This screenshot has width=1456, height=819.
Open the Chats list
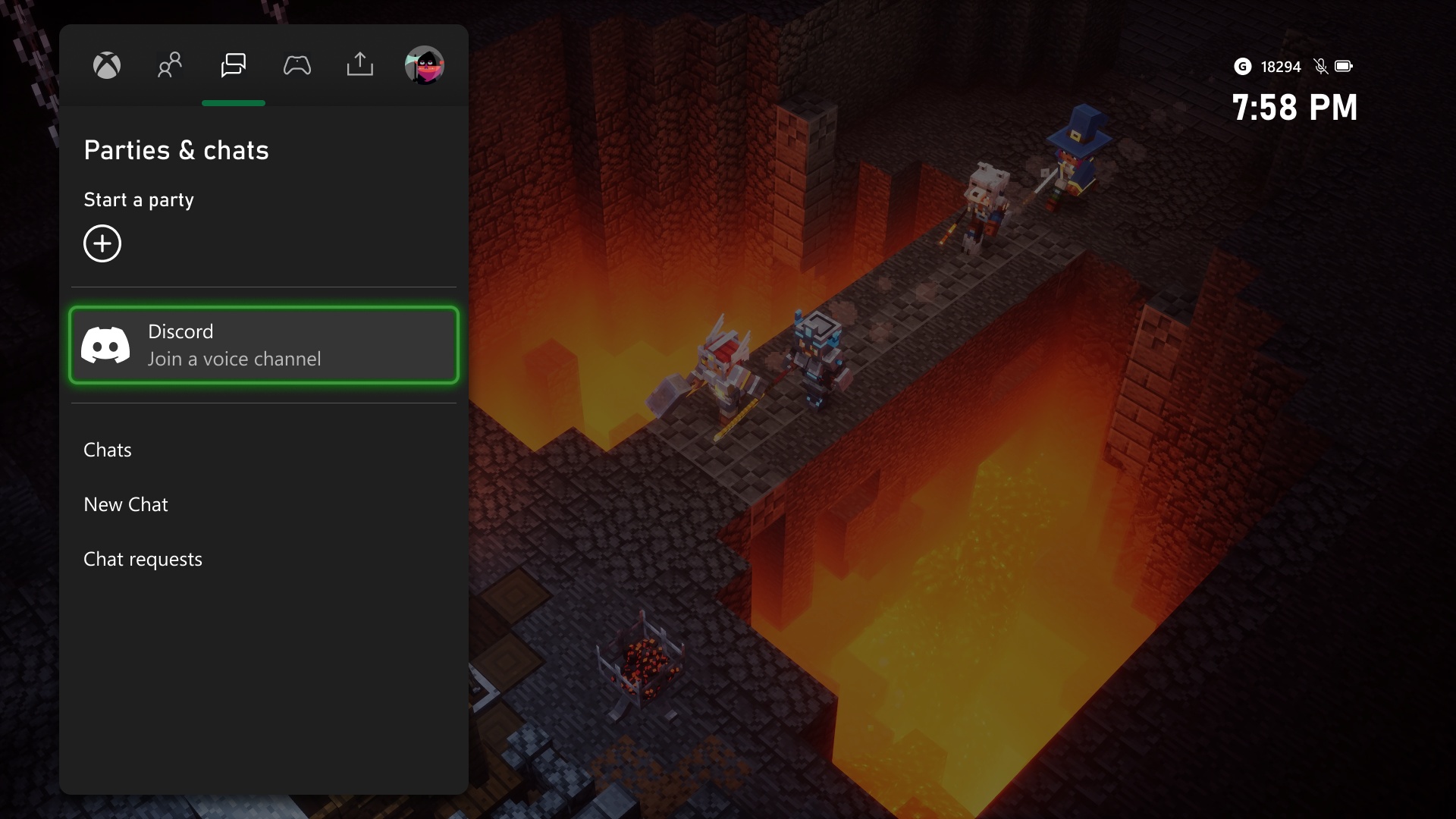coord(108,450)
